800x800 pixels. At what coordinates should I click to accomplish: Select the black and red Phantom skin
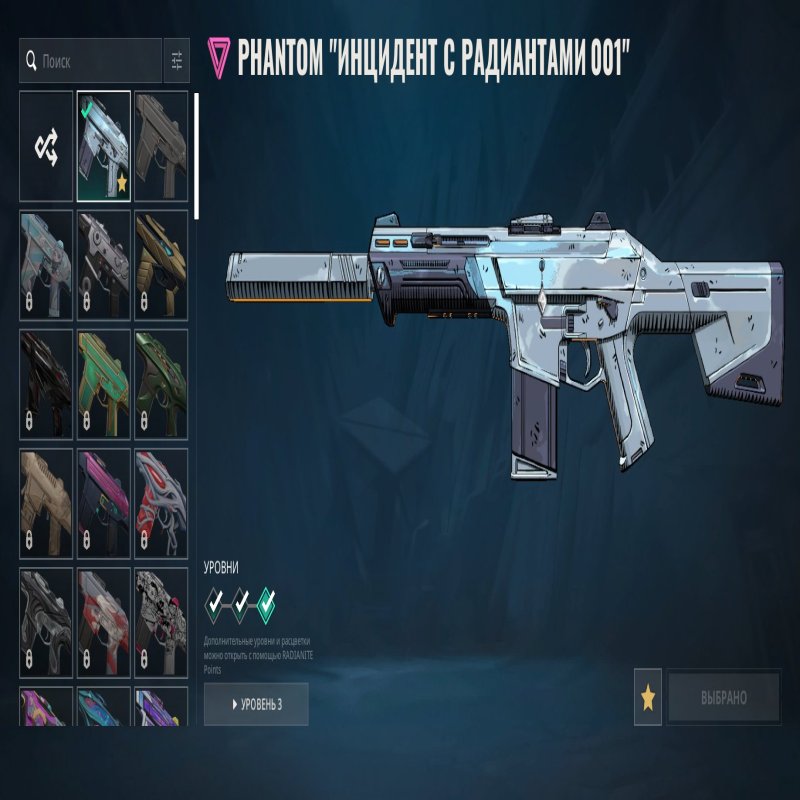(46, 384)
